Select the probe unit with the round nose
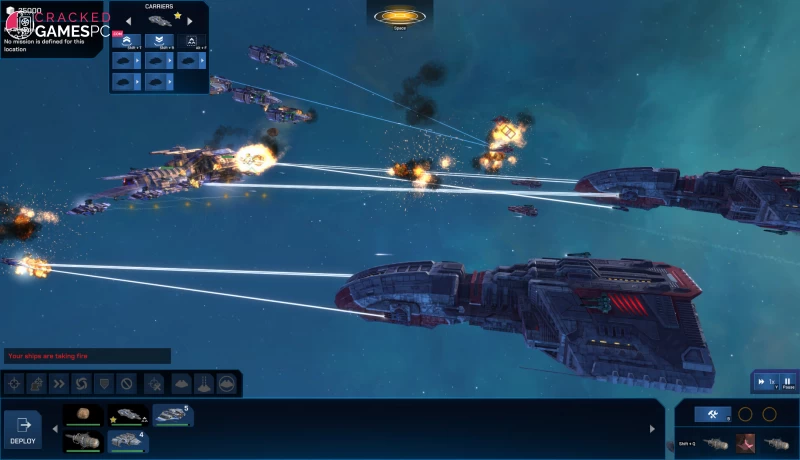This screenshot has height=460, width=800. tap(83, 440)
